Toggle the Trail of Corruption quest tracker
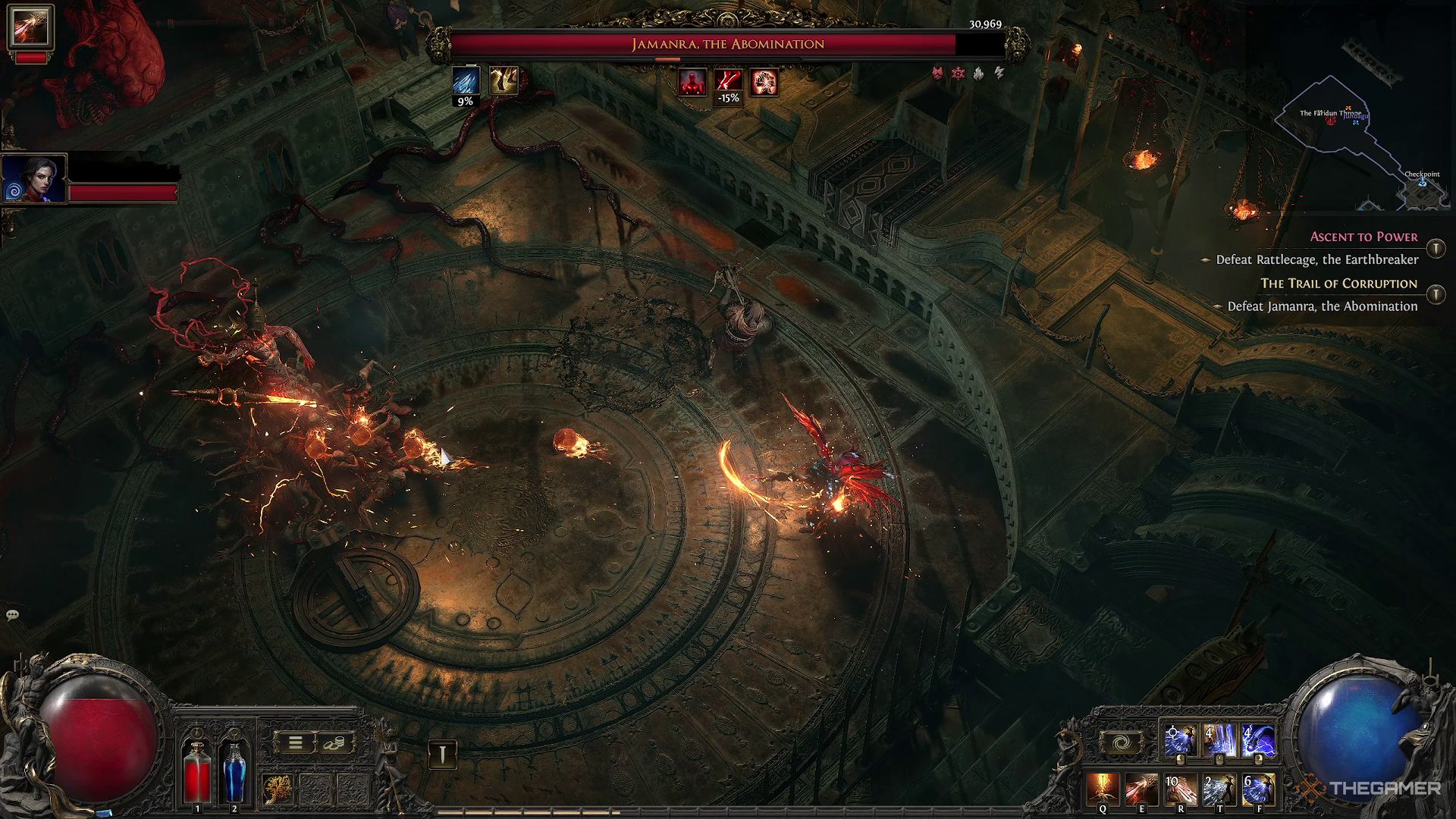 click(x=1436, y=294)
